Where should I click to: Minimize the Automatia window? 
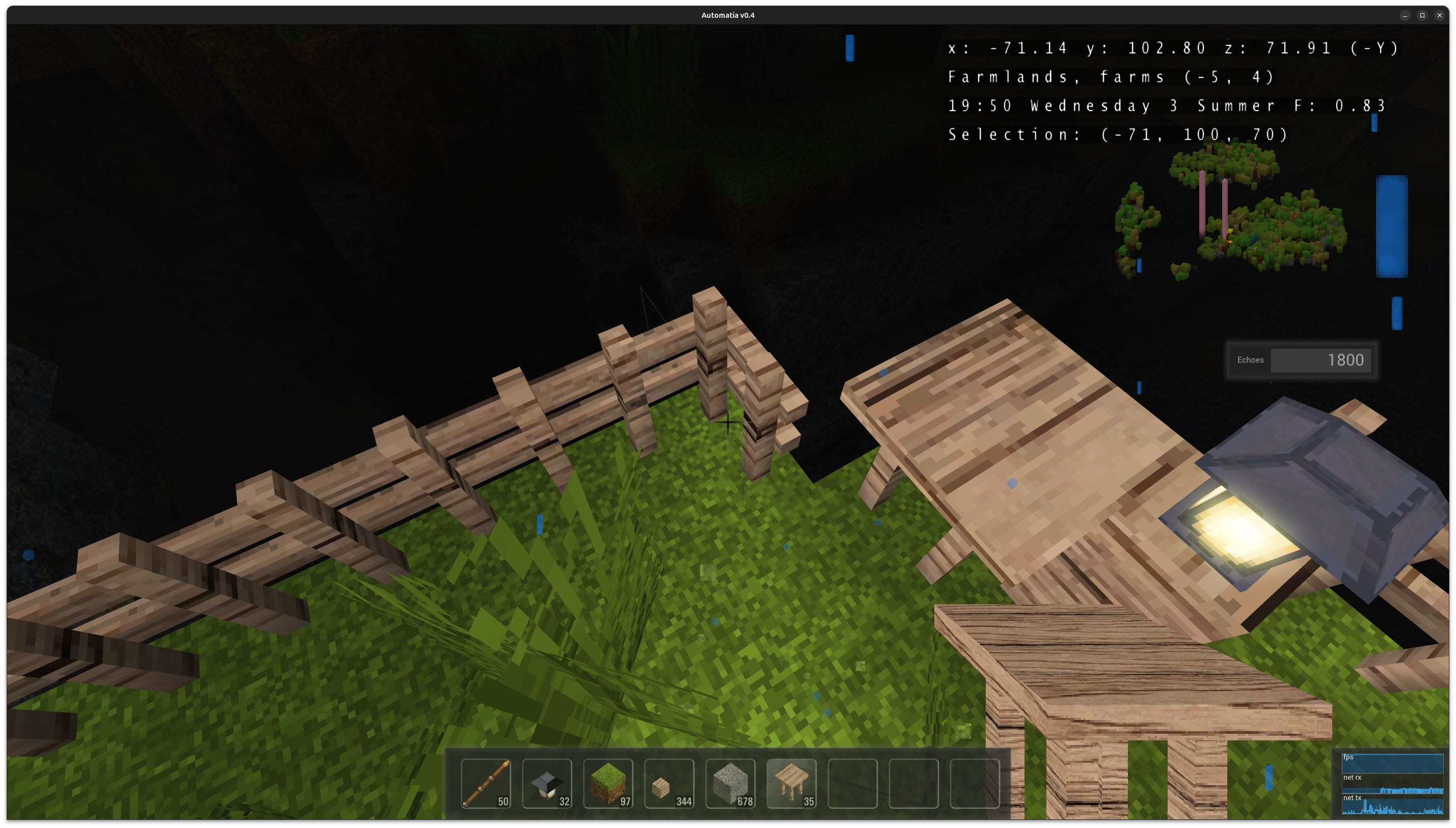[x=1405, y=15]
